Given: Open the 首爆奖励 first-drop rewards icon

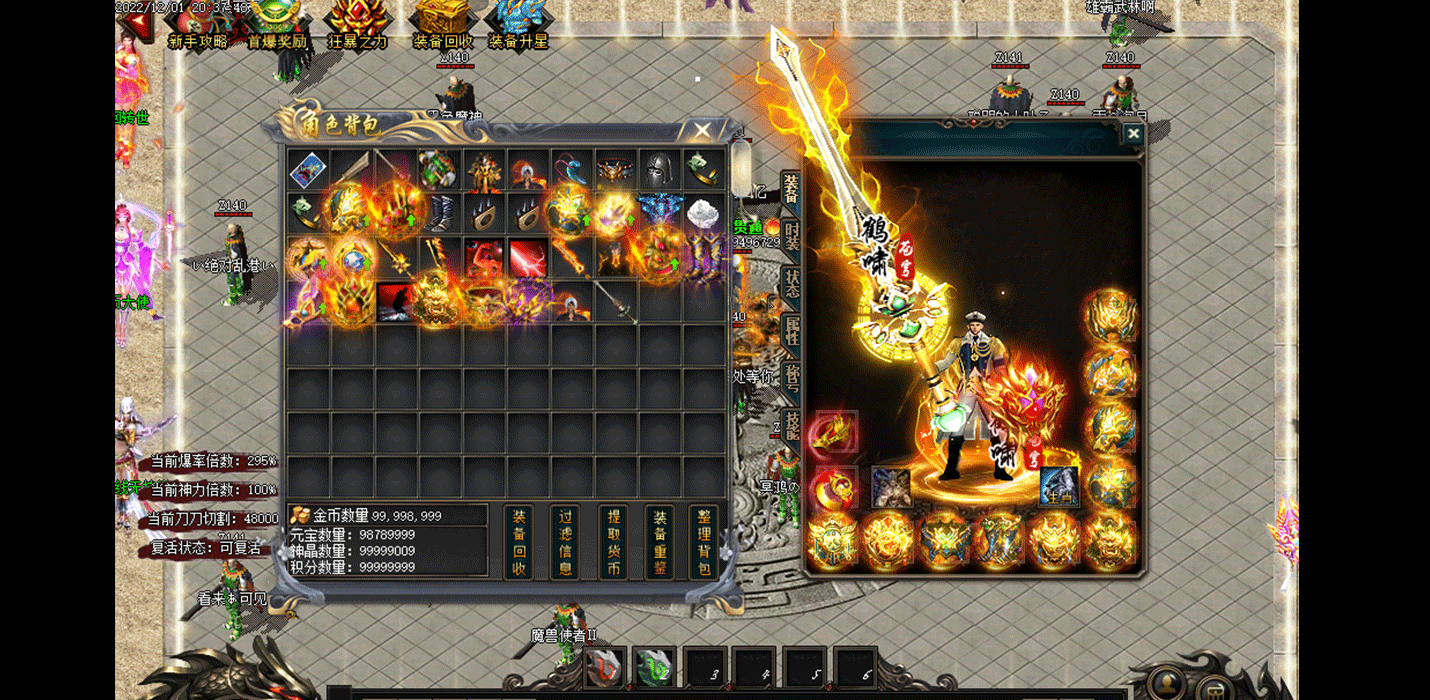Looking at the screenshot, I should tap(277, 24).
